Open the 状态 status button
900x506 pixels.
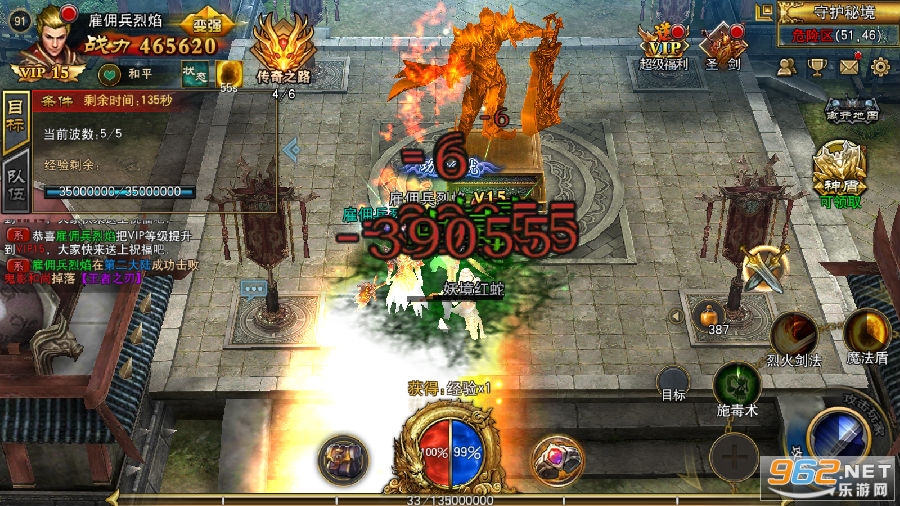click(194, 73)
